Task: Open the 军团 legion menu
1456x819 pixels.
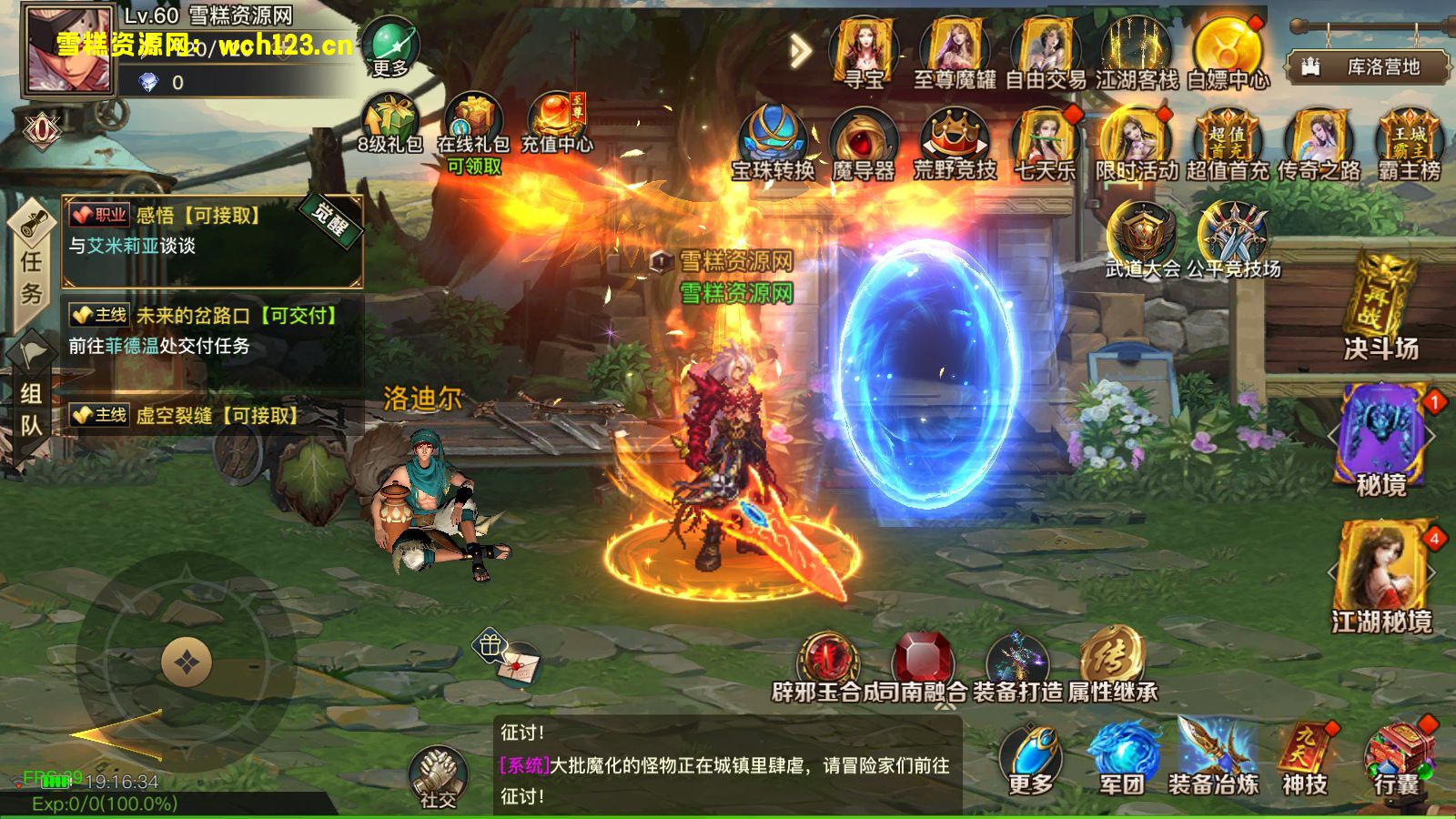Action: [1122, 760]
